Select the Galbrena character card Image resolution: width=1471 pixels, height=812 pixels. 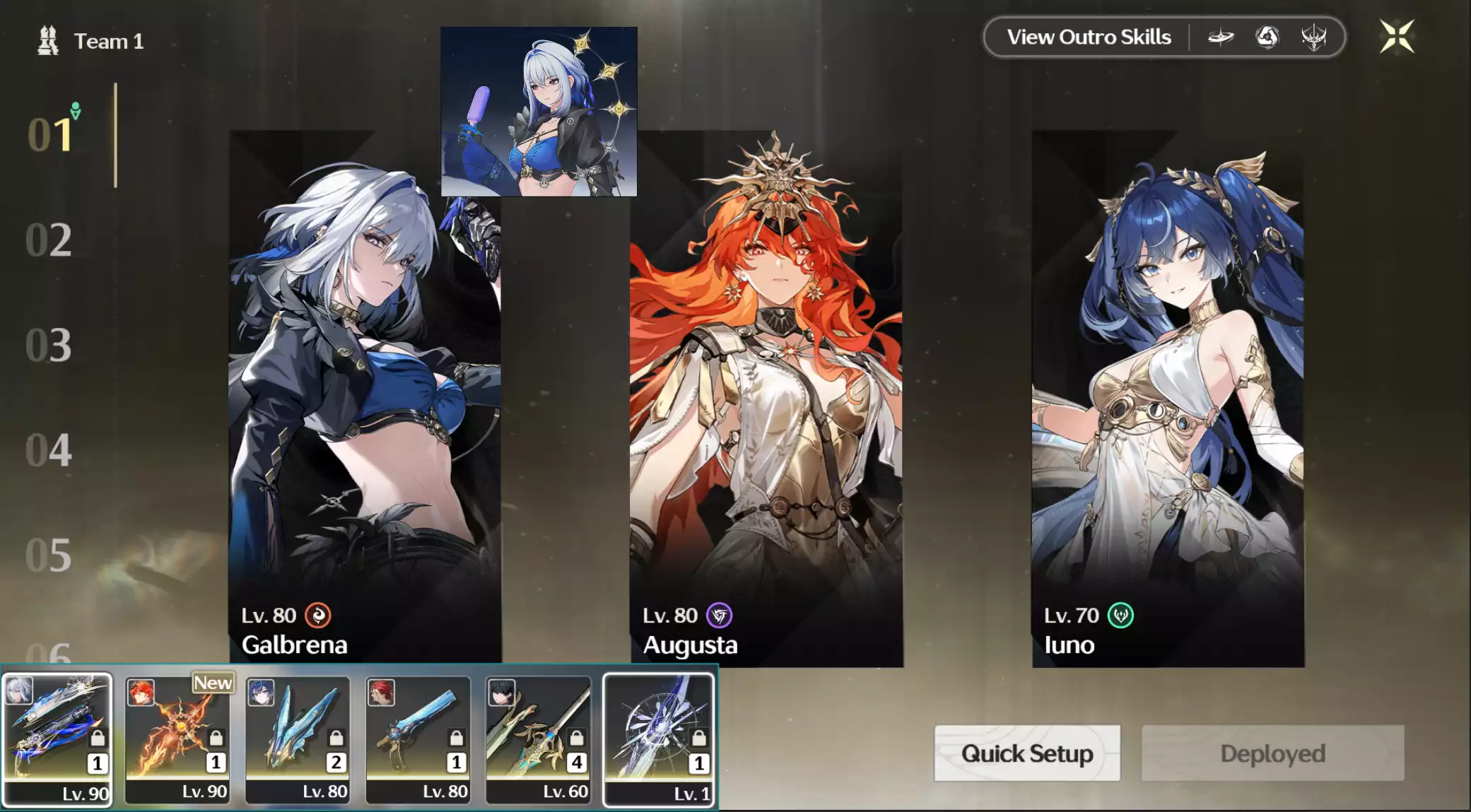(x=365, y=396)
